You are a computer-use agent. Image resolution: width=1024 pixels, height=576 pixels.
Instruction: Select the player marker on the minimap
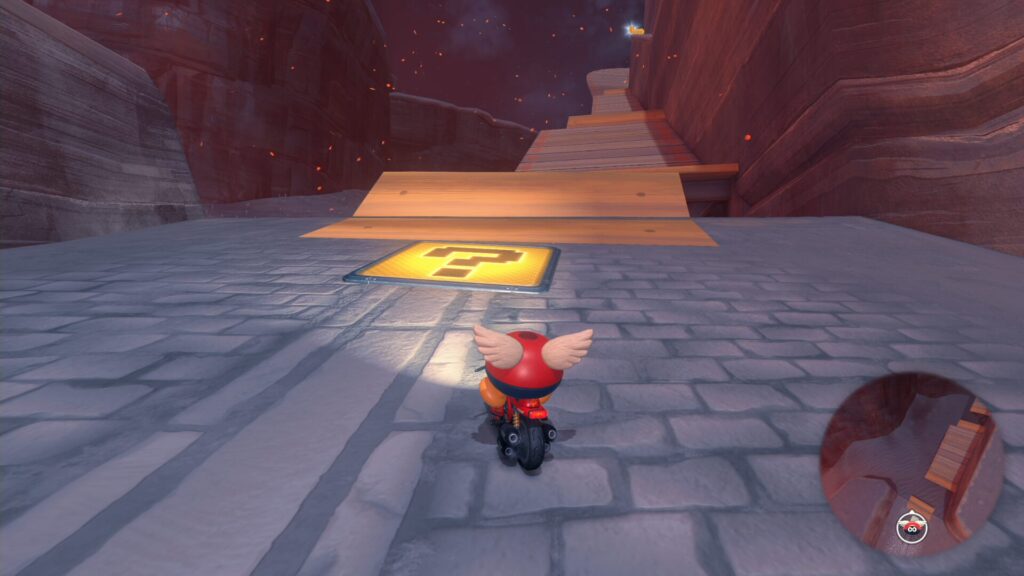click(x=911, y=525)
